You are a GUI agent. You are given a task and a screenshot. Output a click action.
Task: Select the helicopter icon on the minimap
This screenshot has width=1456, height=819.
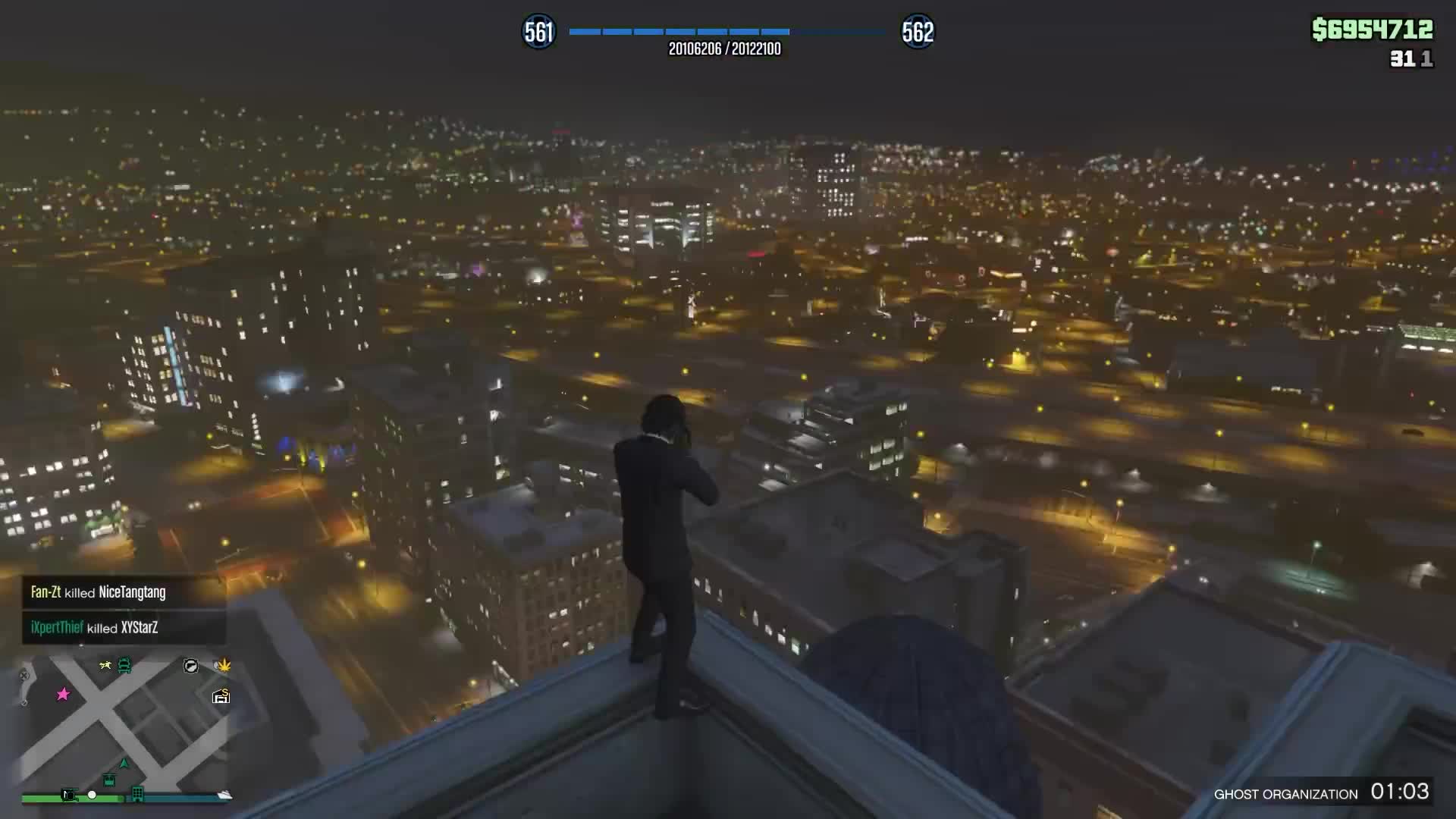tap(70, 795)
